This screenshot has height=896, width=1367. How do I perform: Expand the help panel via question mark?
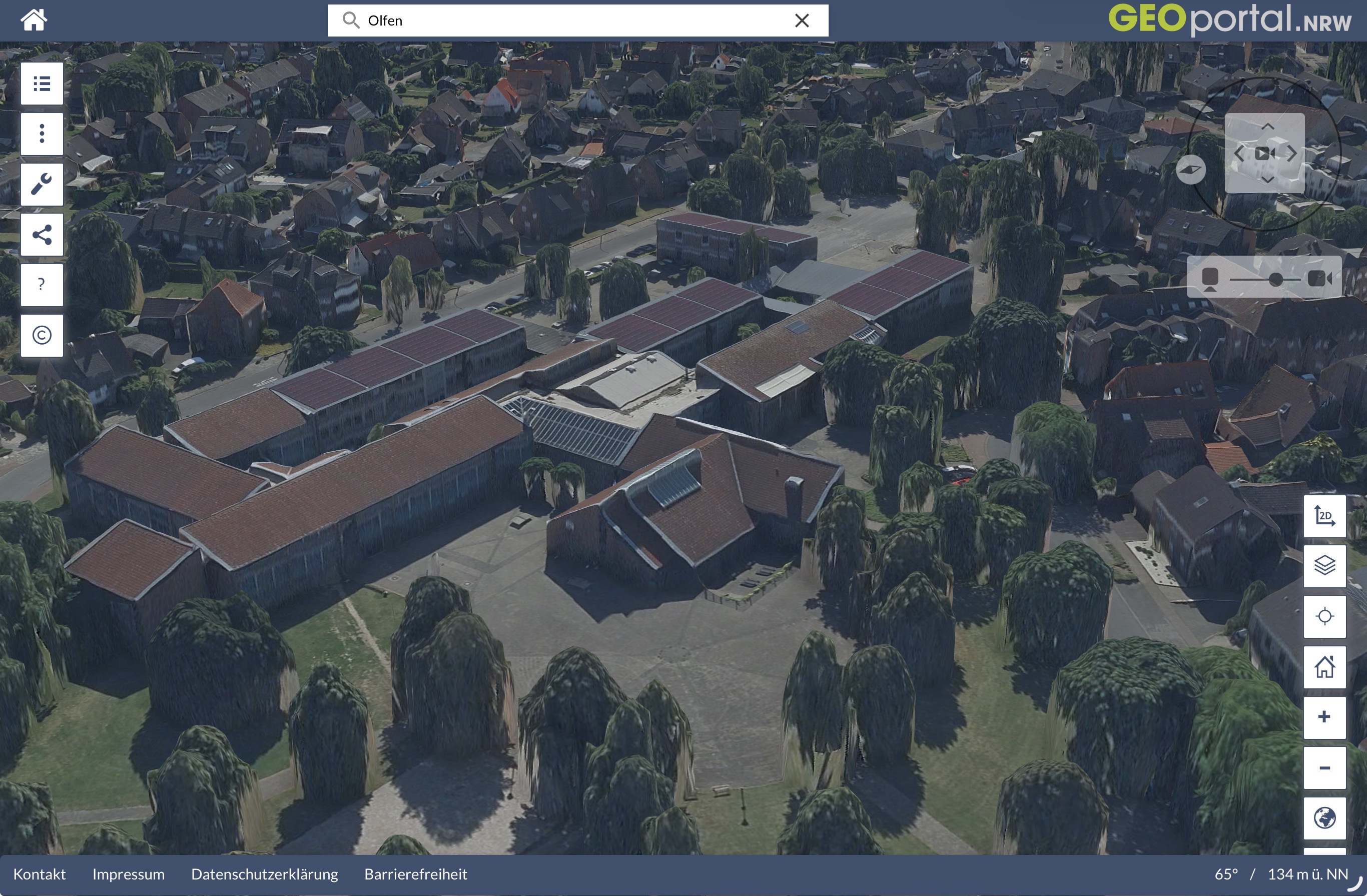(42, 285)
